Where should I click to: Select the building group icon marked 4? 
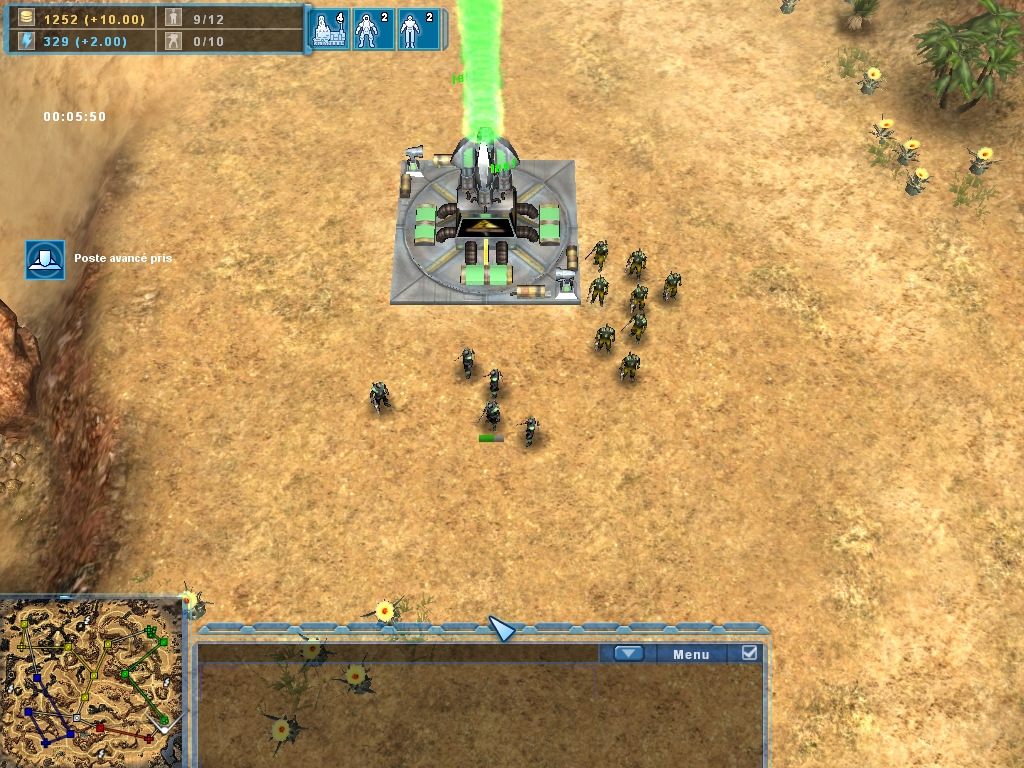(x=329, y=30)
